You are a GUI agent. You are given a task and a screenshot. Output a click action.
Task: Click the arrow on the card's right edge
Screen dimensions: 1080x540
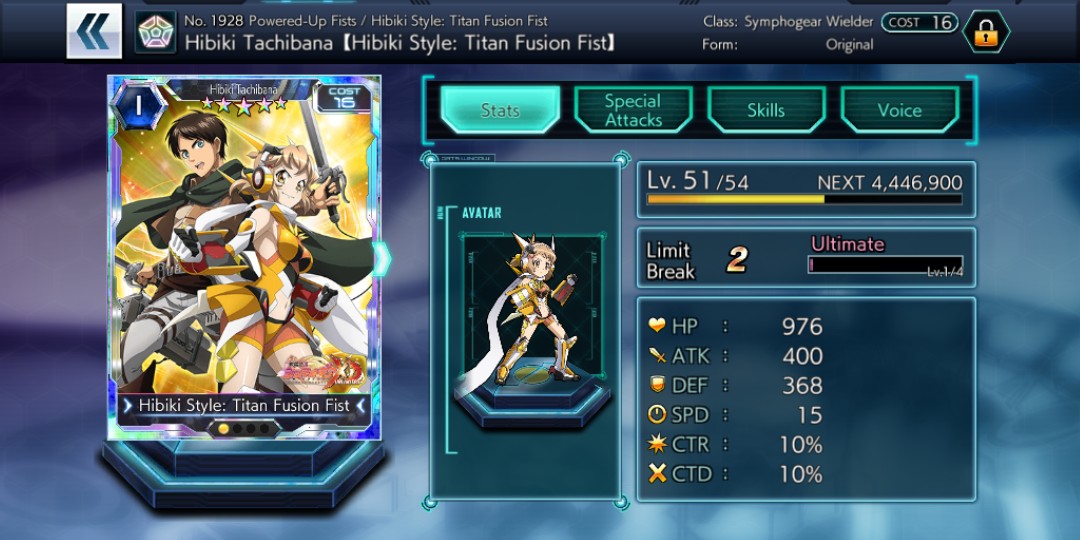pyautogui.click(x=382, y=259)
